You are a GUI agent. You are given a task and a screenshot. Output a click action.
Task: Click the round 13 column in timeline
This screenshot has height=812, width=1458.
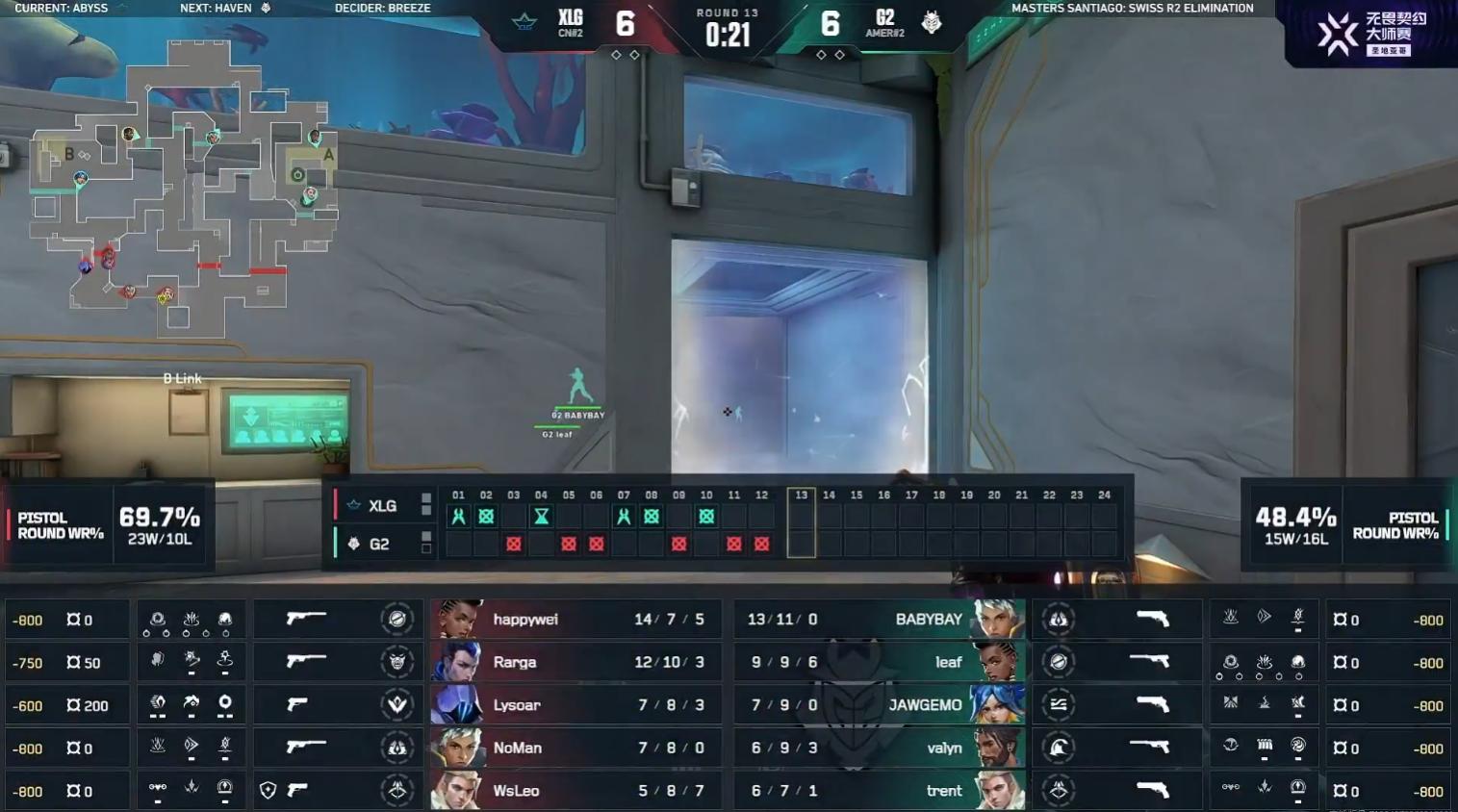click(x=801, y=522)
